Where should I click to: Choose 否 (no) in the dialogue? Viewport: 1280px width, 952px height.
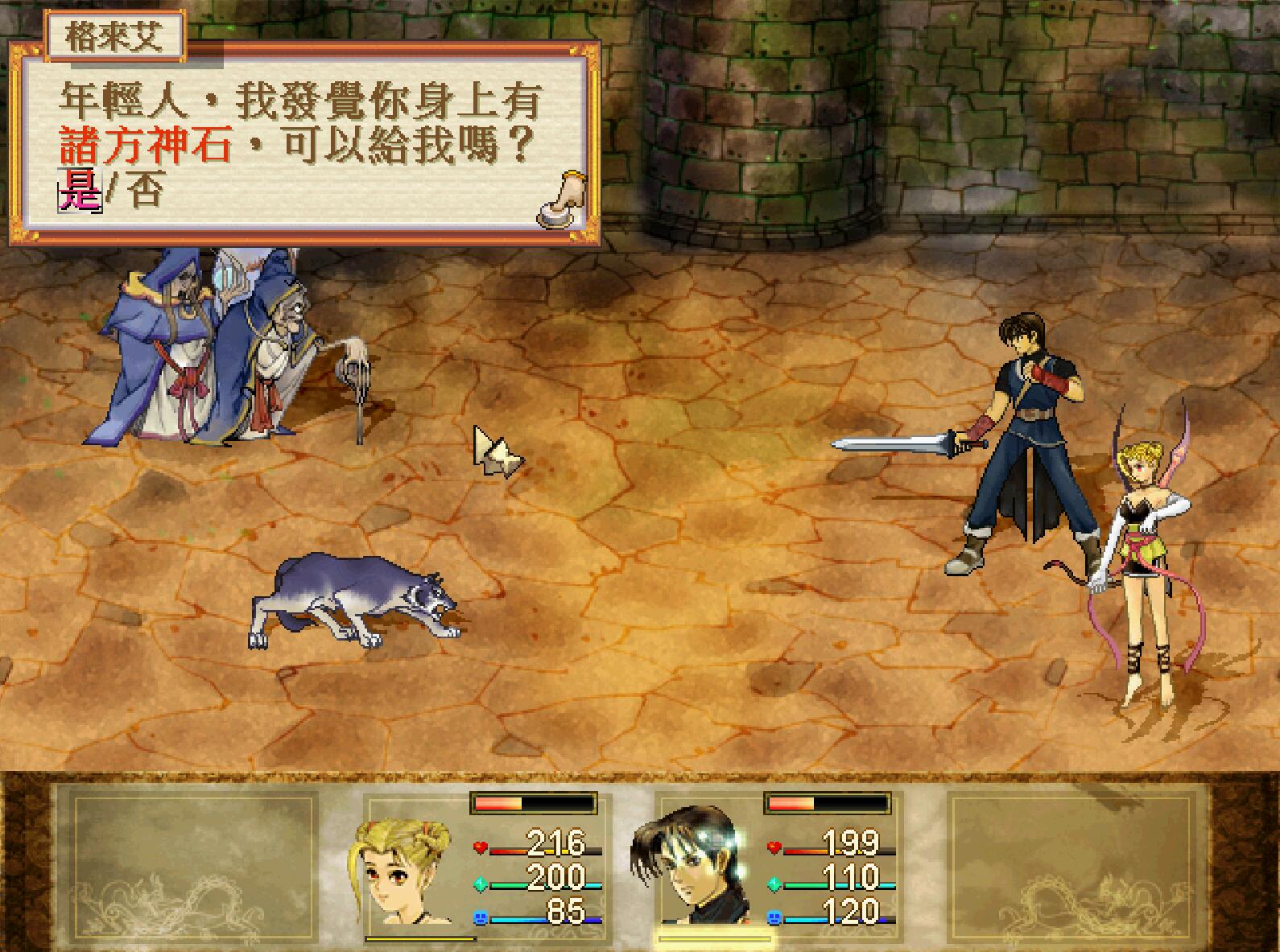point(145,193)
